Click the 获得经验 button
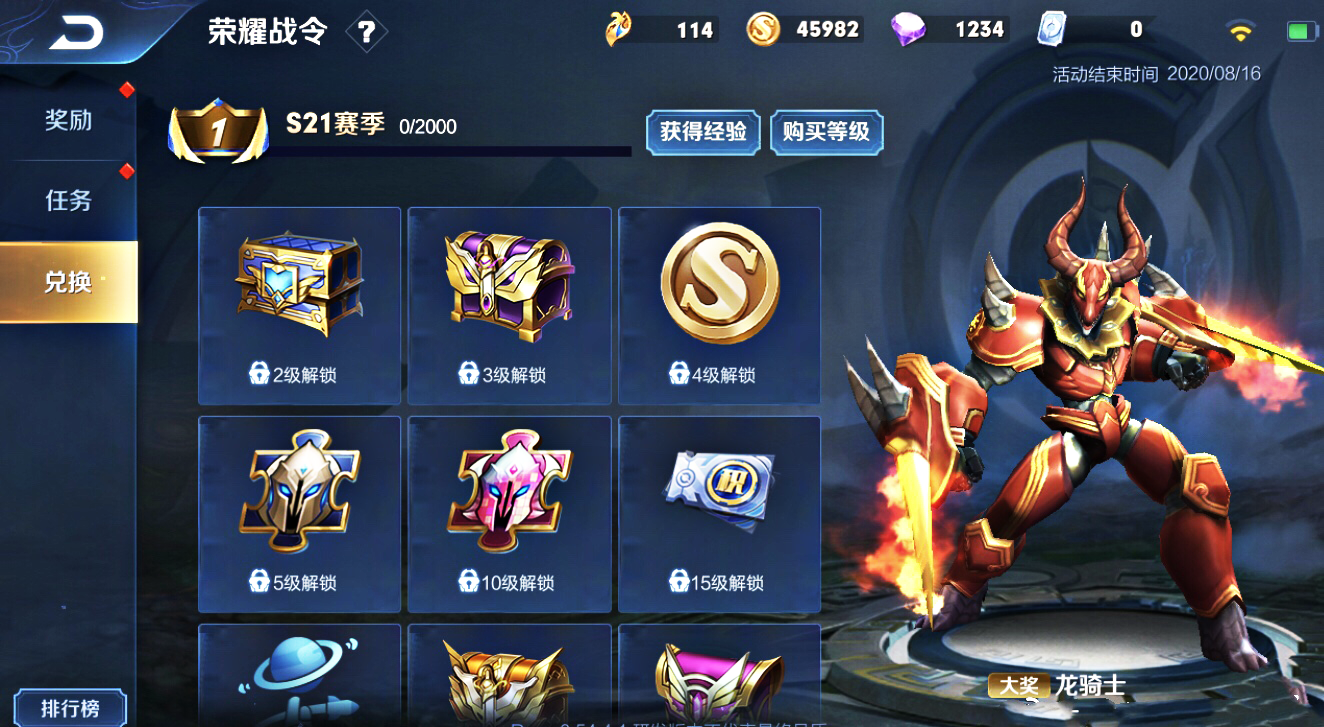 703,132
